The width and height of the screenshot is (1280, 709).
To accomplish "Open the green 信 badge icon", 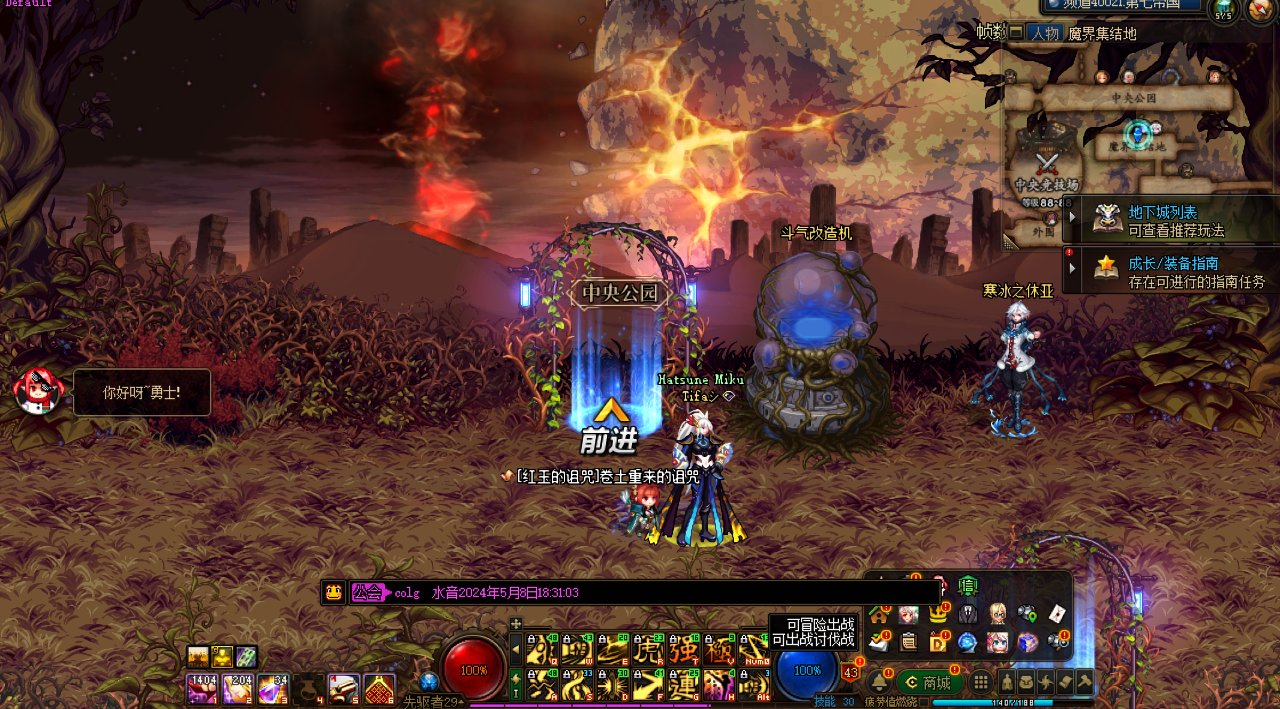I will coord(967,585).
